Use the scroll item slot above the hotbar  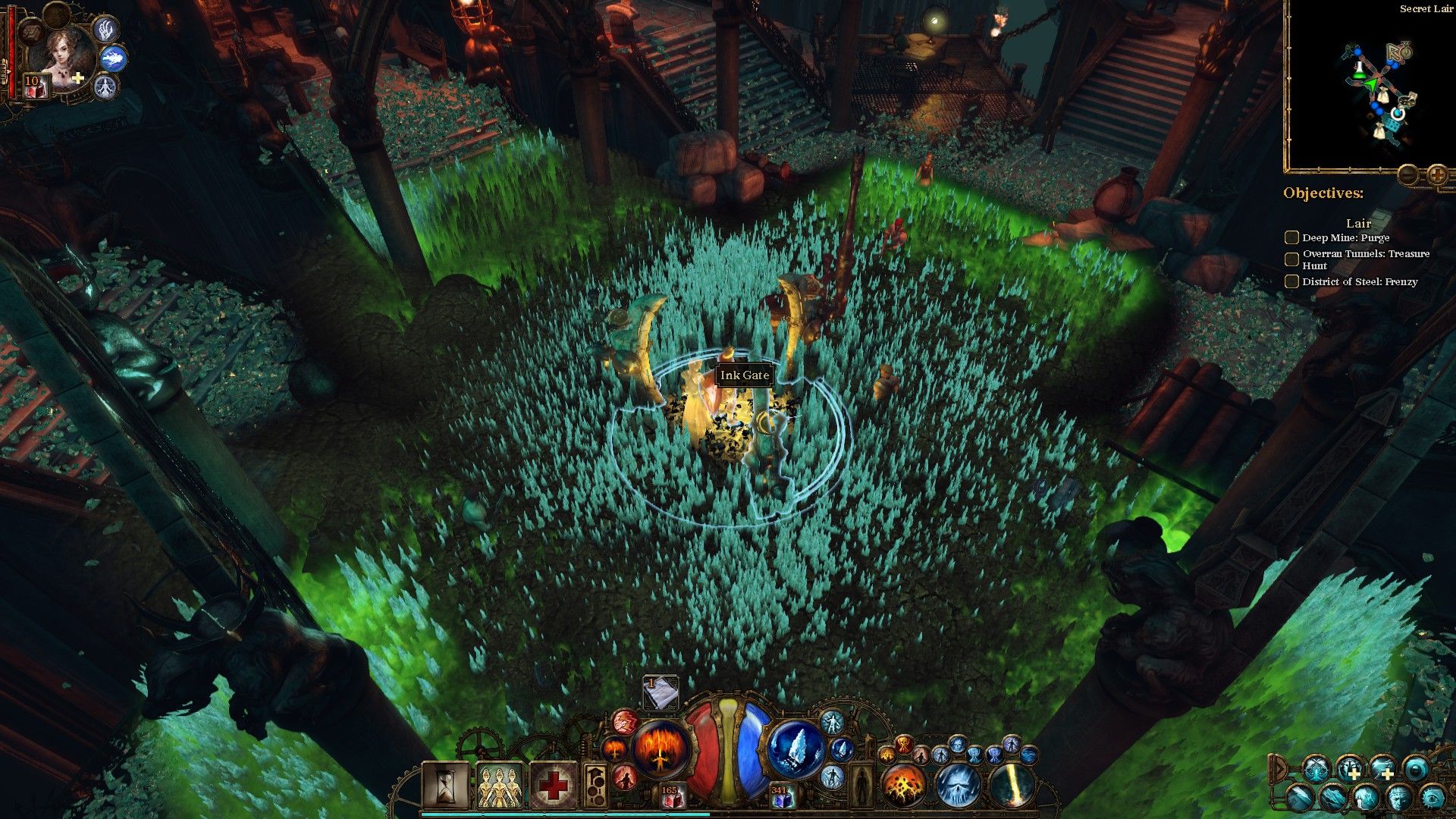[x=660, y=693]
